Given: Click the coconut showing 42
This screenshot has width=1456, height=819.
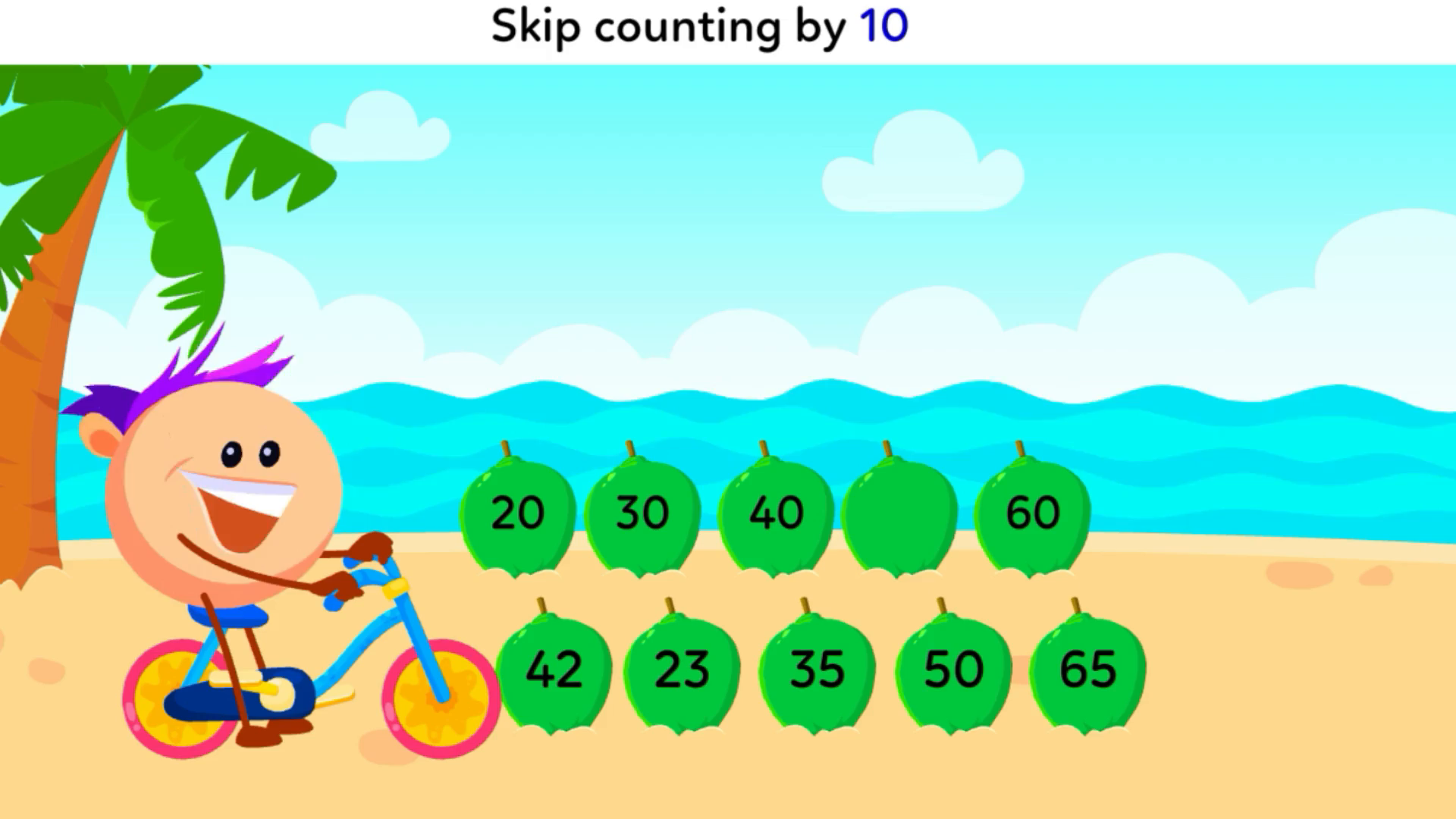Looking at the screenshot, I should pyautogui.click(x=554, y=669).
